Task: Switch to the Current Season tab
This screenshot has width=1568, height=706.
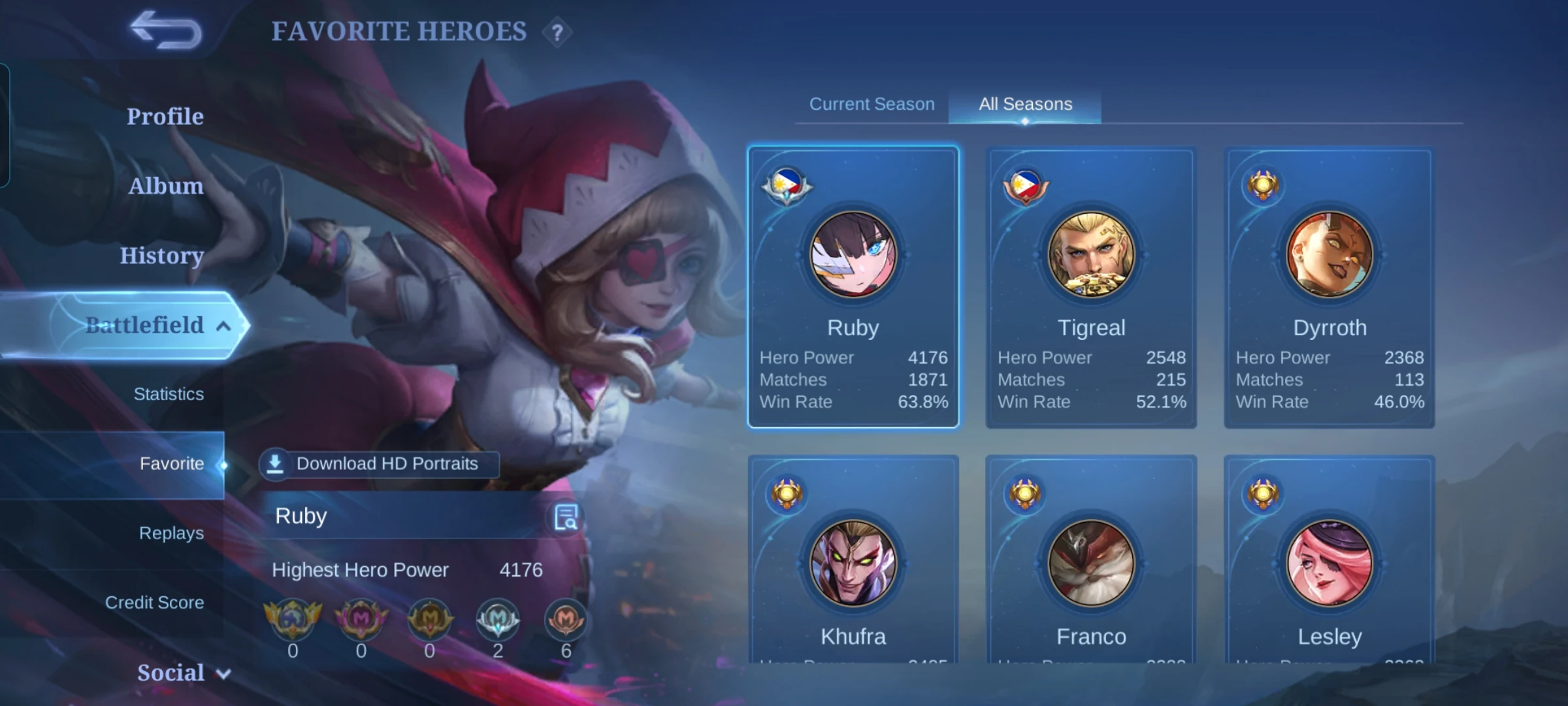Action: tap(872, 103)
